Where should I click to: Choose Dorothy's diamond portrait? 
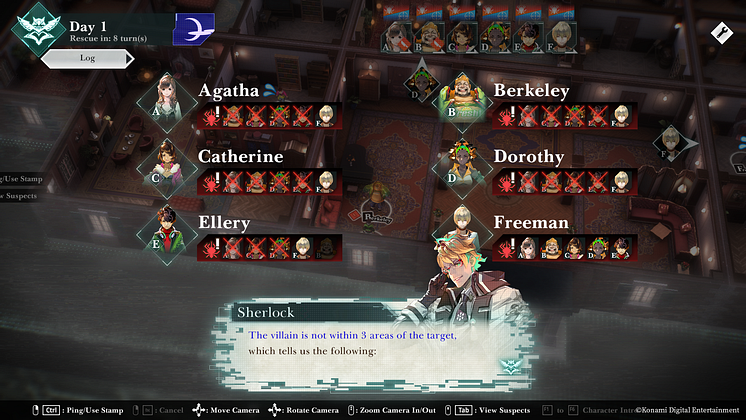click(x=461, y=164)
